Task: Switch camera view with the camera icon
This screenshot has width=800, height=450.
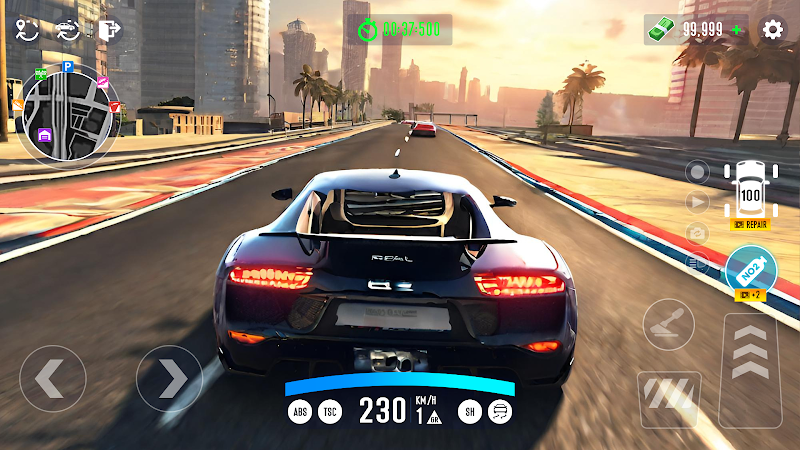Action: pos(697,233)
